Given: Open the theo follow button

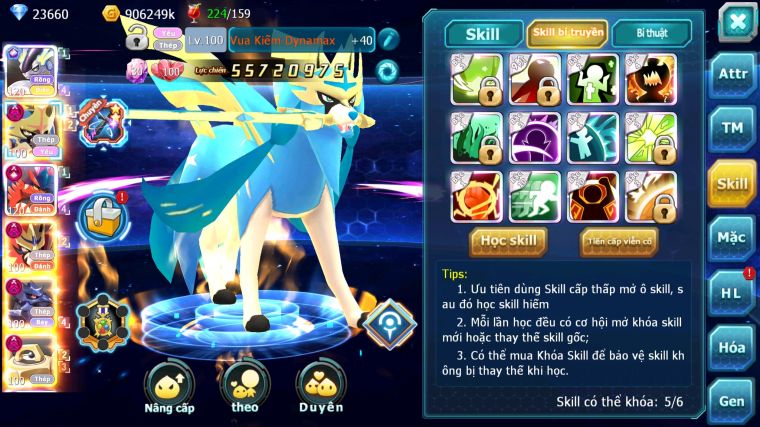Looking at the screenshot, I should tap(245, 389).
